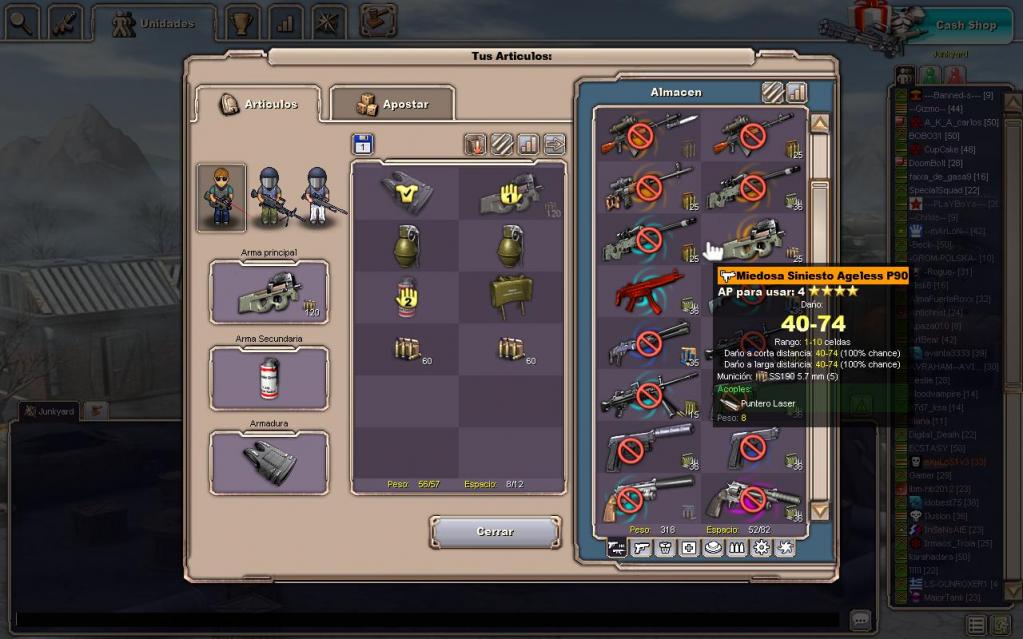Pick the P90 under the hand cursor

pos(754,240)
